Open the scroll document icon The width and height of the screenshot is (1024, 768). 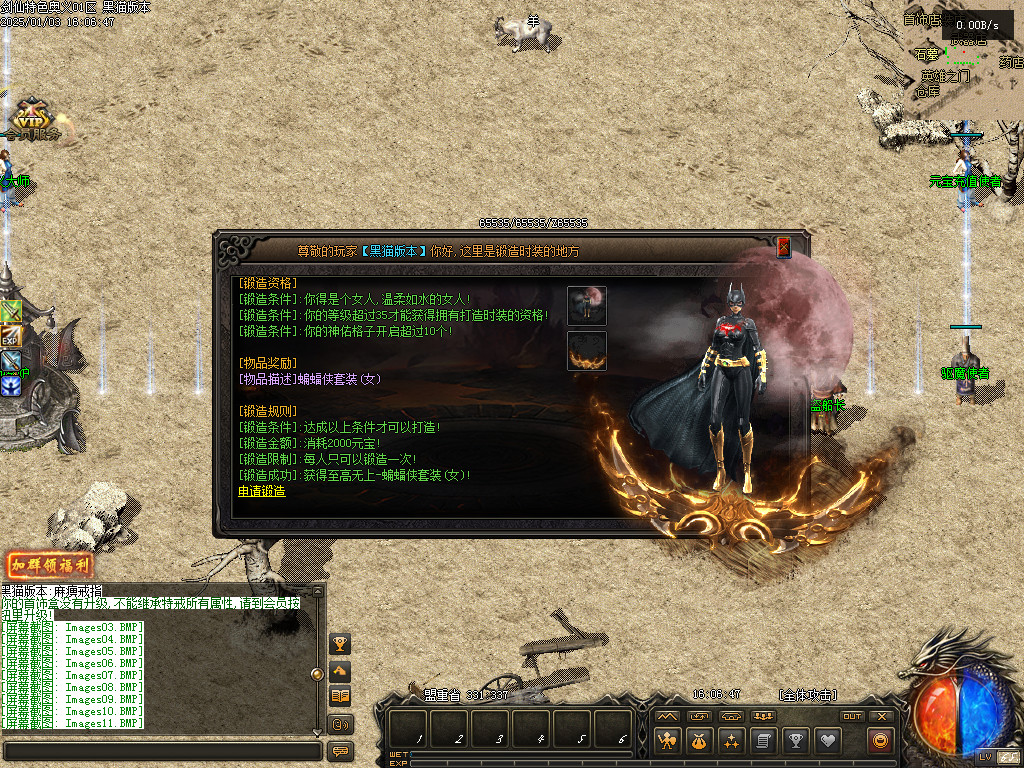tap(764, 741)
